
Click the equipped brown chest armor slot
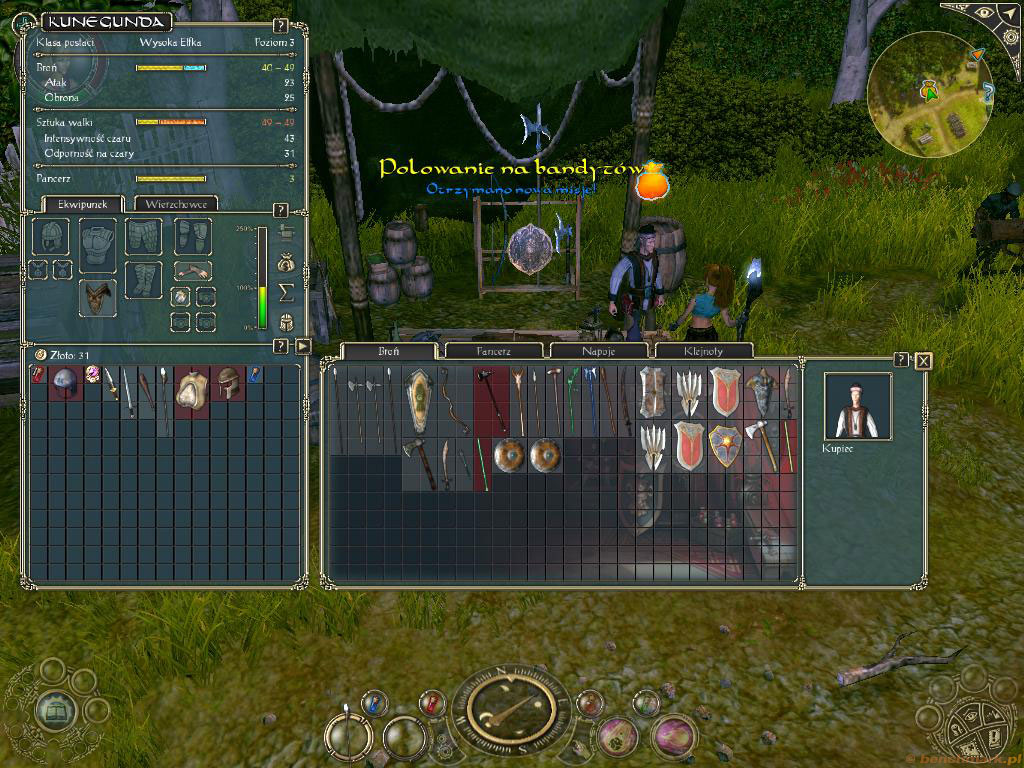click(97, 296)
